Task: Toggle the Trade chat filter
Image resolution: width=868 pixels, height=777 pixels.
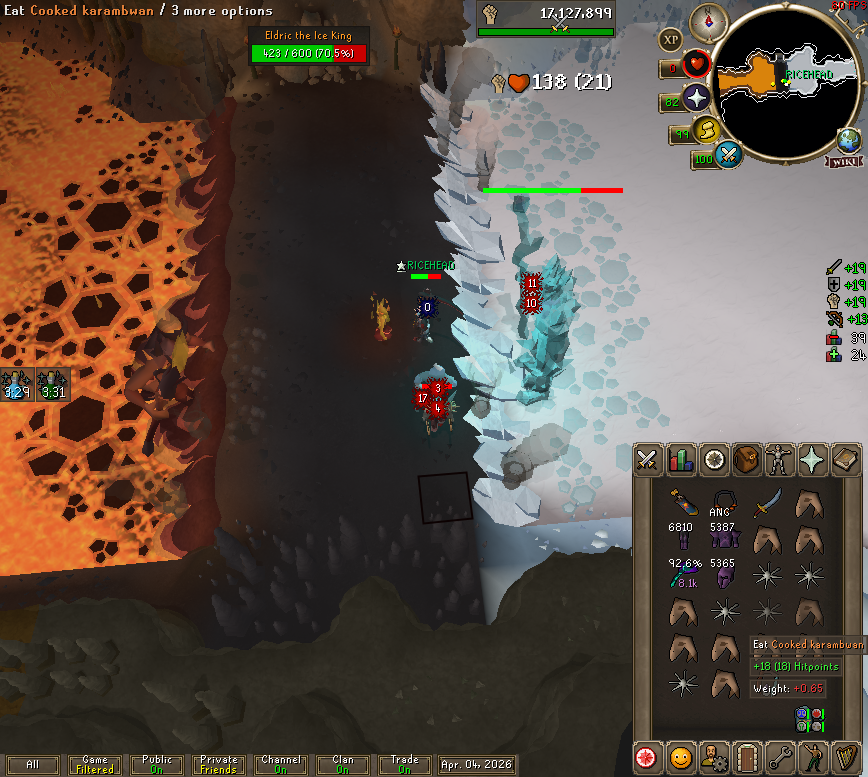Action: (x=404, y=765)
